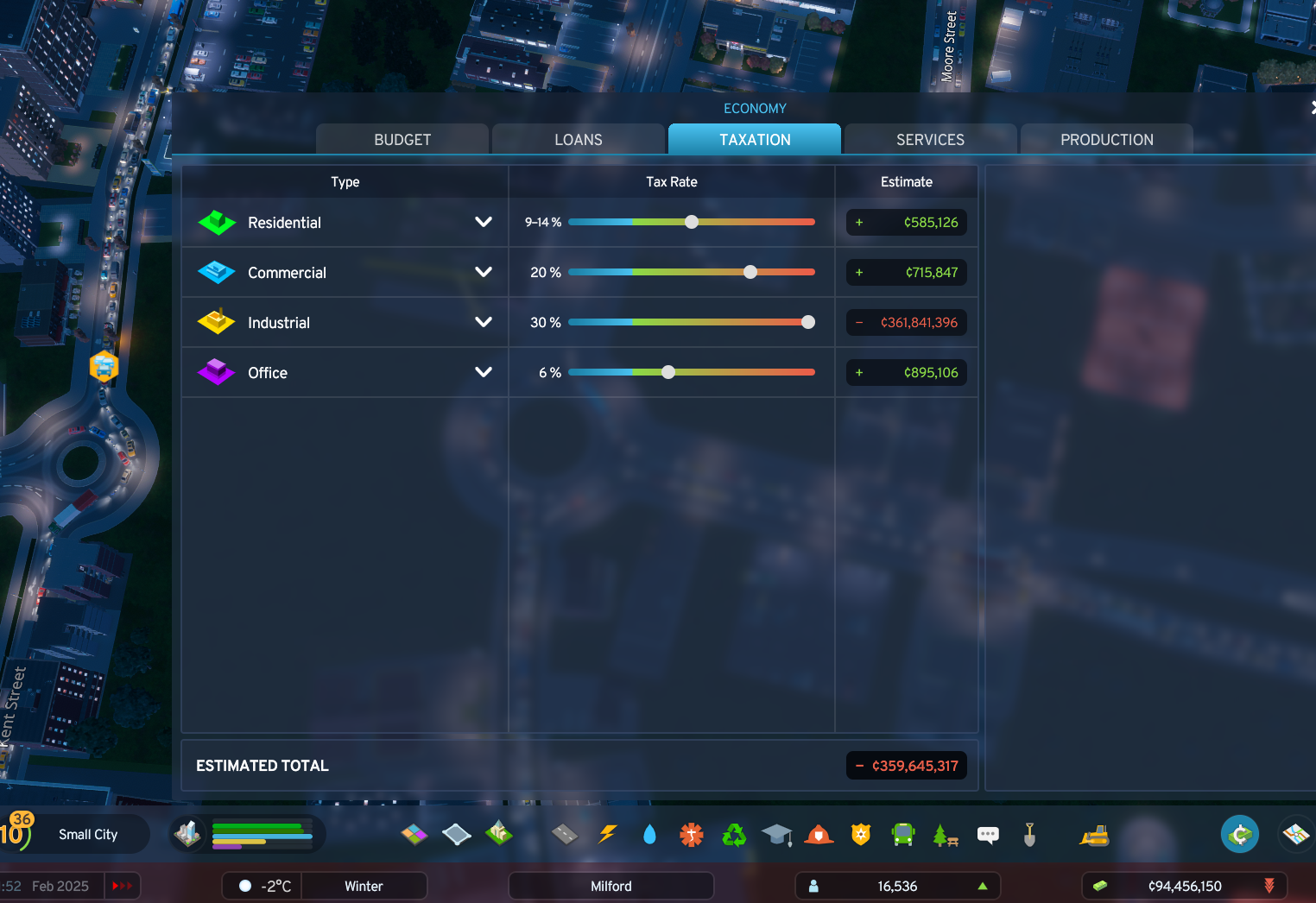Screen dimensions: 1316x903
Task: Switch to the Production tab
Action: (1106, 139)
